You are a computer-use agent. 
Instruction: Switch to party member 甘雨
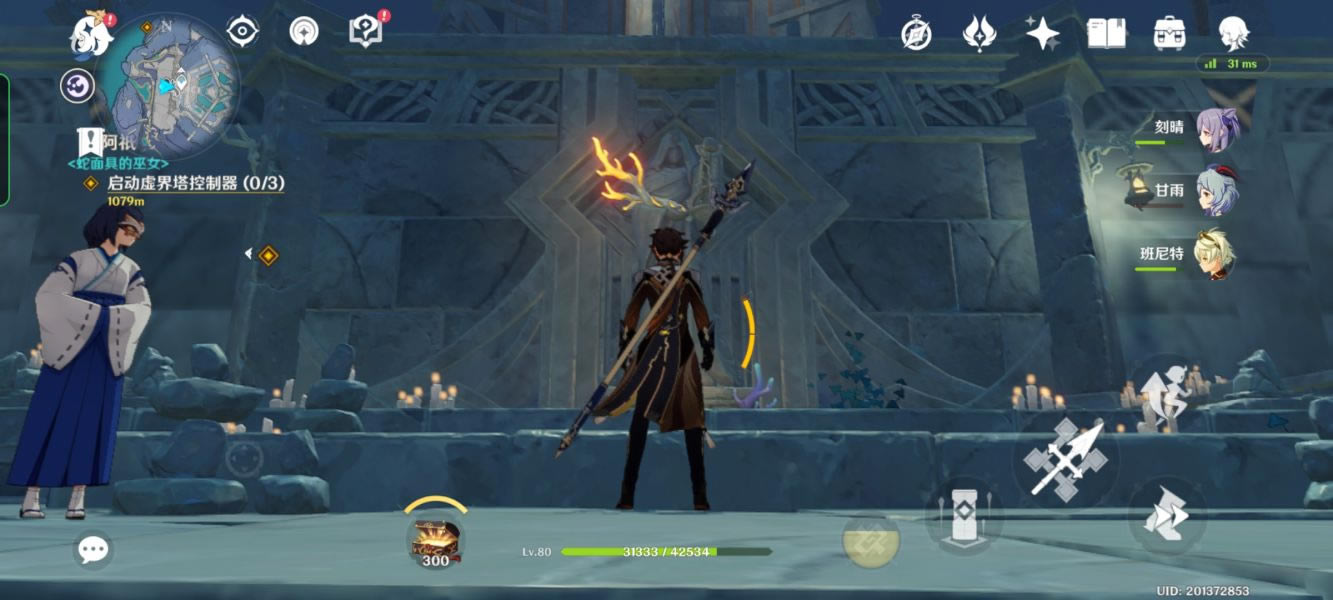1216,191
